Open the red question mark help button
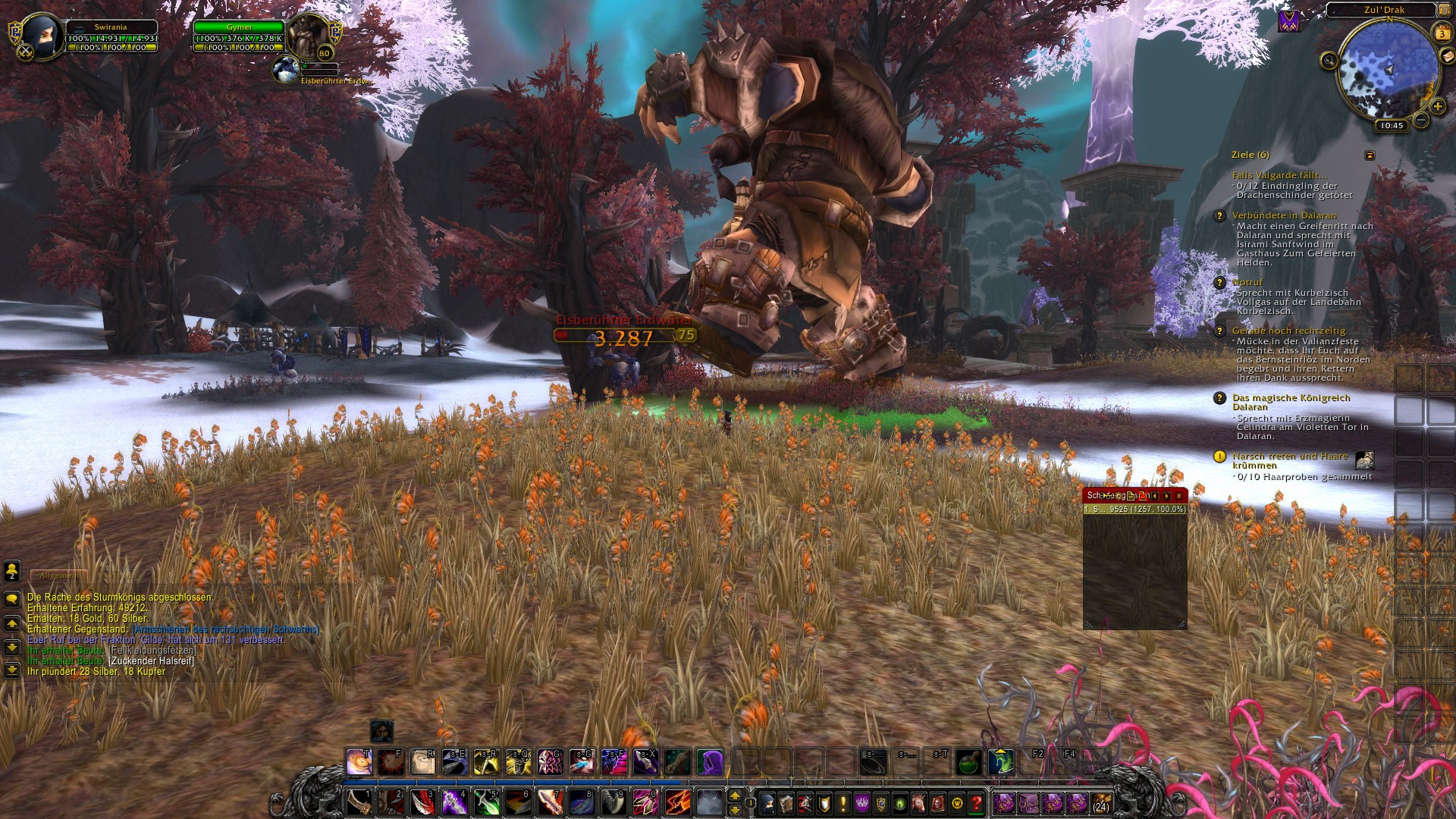1456x819 pixels. (x=977, y=802)
